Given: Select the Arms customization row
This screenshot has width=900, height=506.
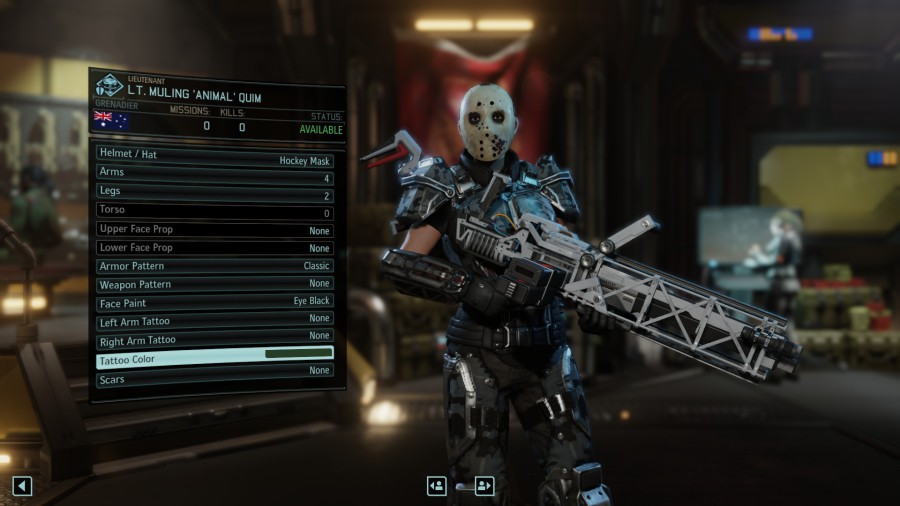Looking at the screenshot, I should pos(214,174).
